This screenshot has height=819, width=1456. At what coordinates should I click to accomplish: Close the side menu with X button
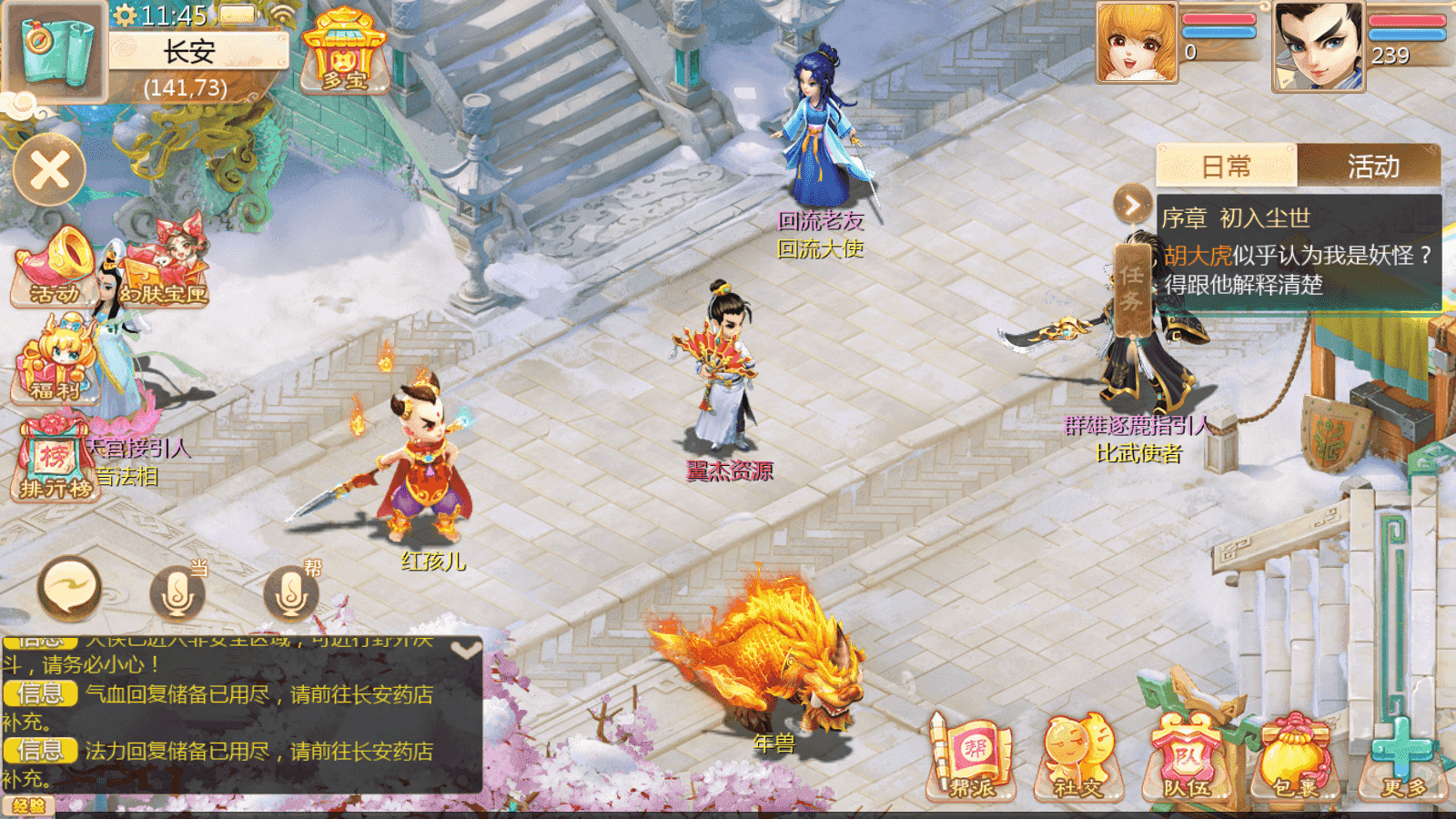point(50,170)
